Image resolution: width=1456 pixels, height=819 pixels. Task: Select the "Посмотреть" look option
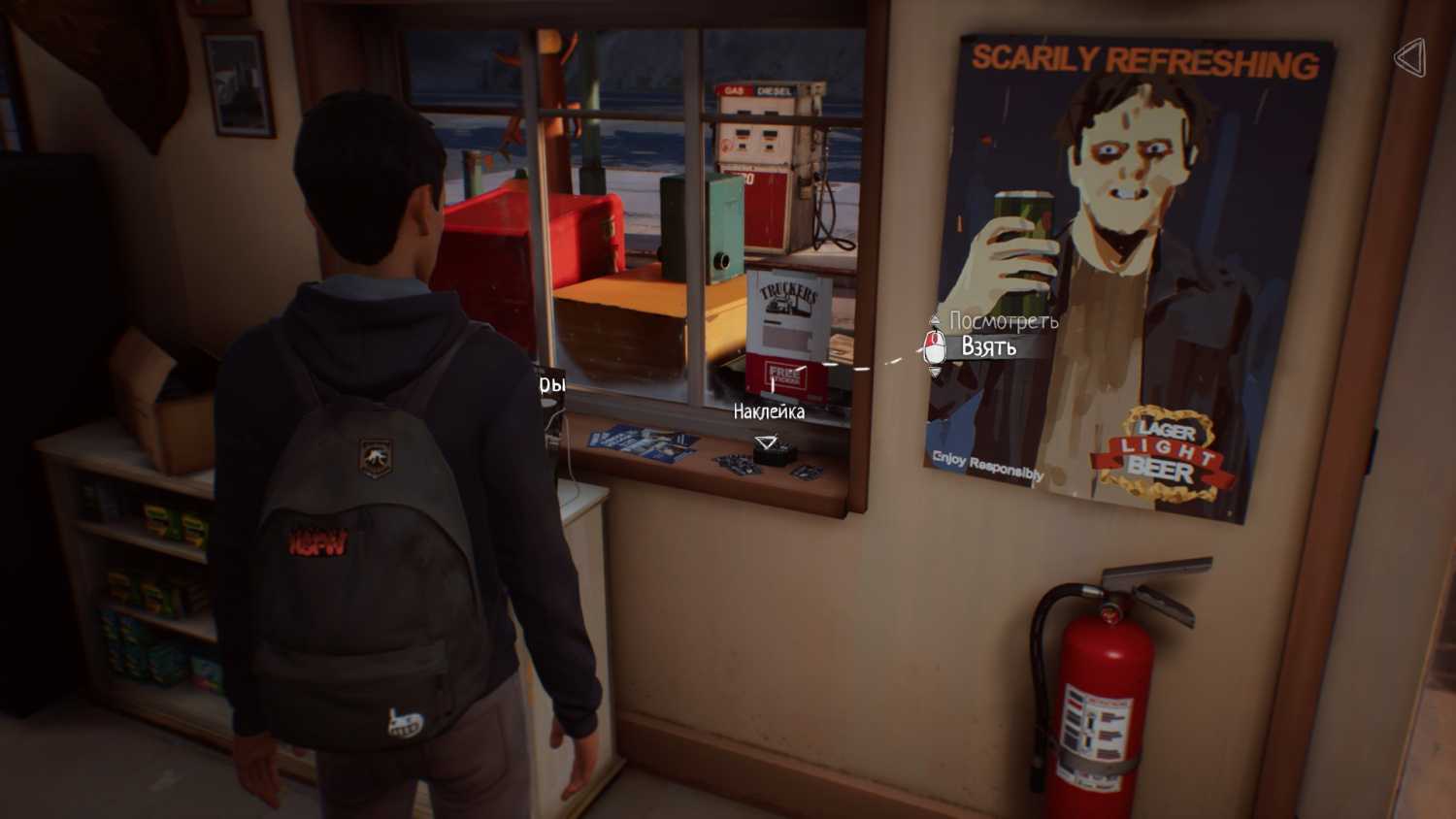coord(1003,321)
